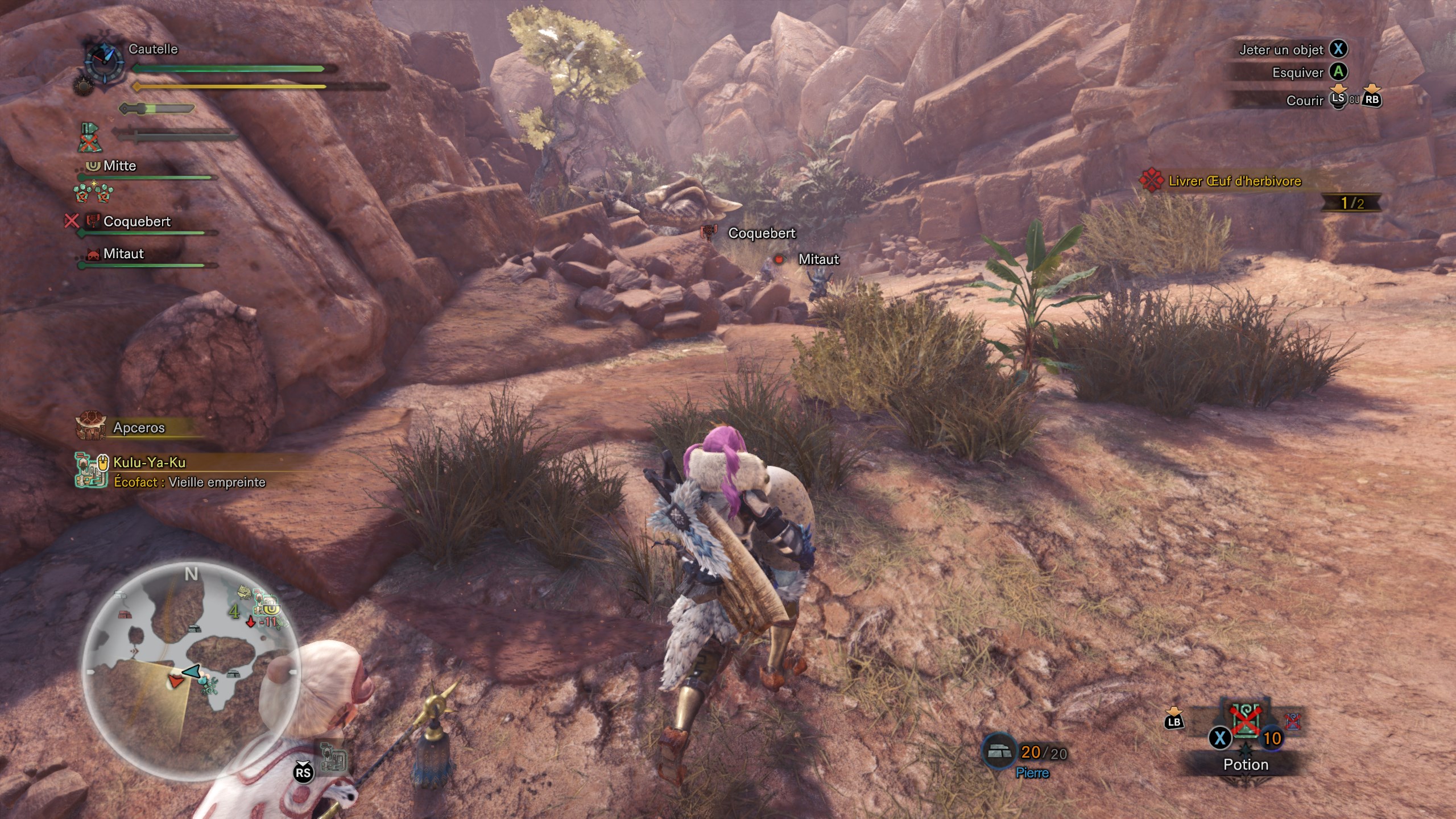The width and height of the screenshot is (1456, 819).
Task: Select Coquebert in the party list
Action: (137, 222)
